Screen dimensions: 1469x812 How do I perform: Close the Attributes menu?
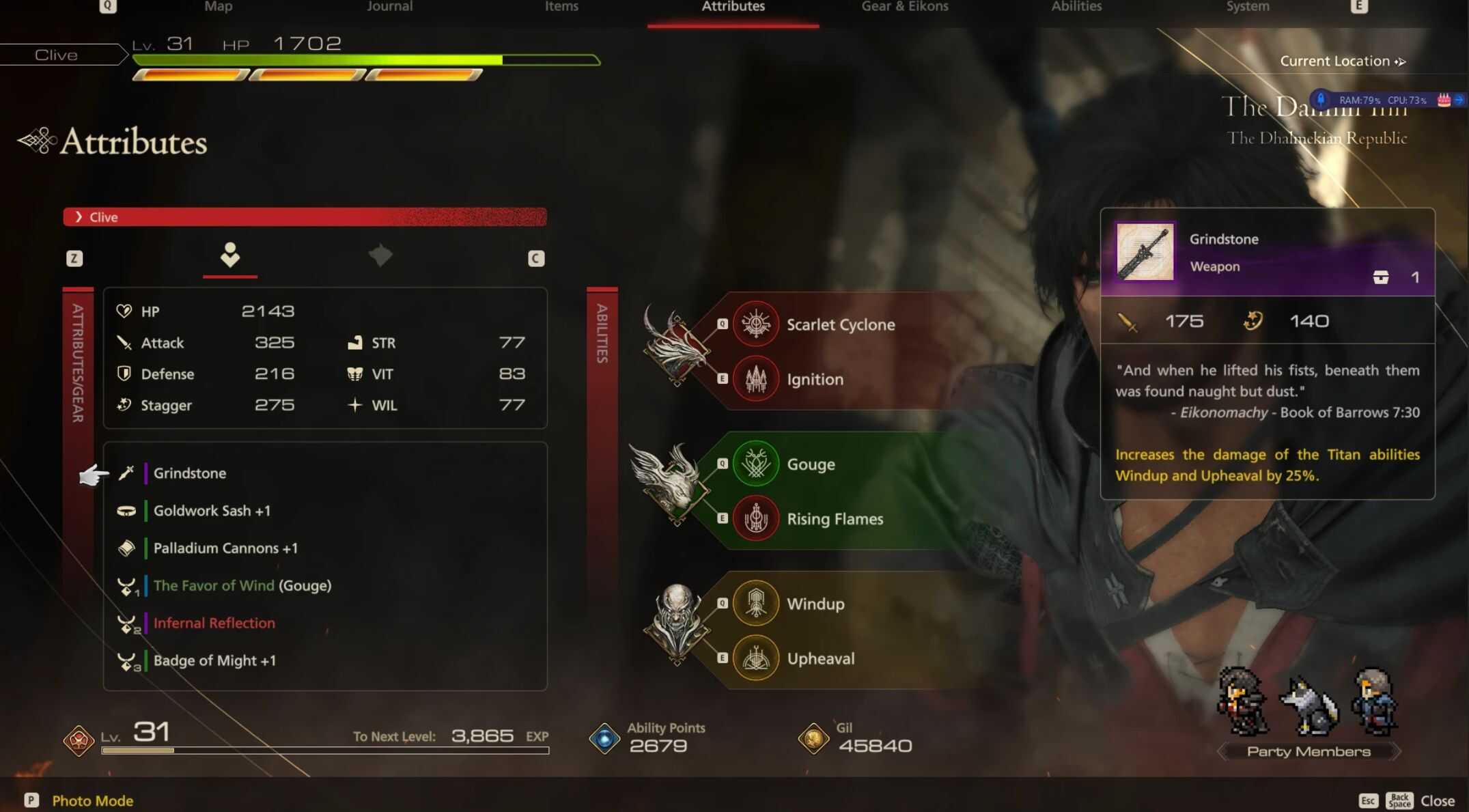pos(1437,800)
